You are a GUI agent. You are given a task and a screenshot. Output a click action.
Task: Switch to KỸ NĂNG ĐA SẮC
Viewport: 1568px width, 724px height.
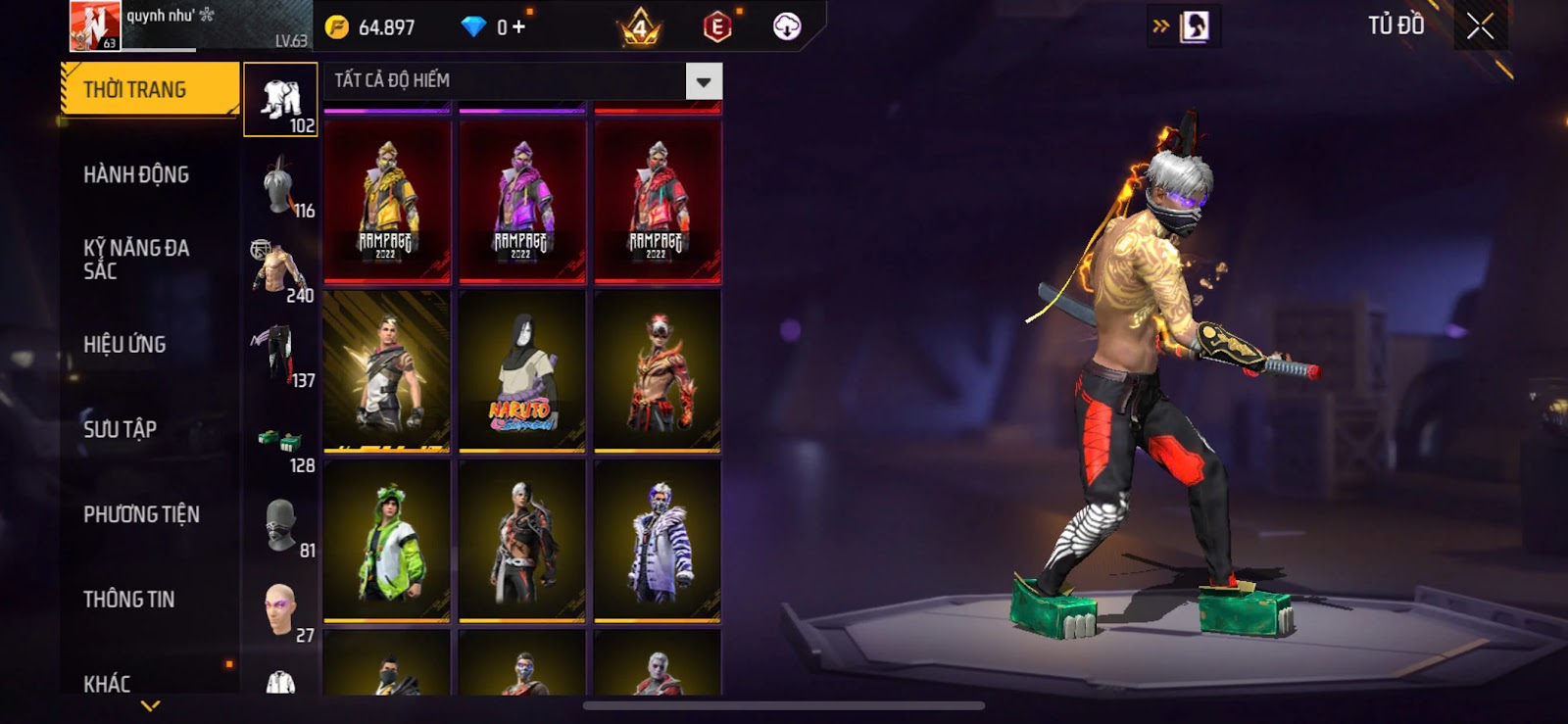click(136, 260)
